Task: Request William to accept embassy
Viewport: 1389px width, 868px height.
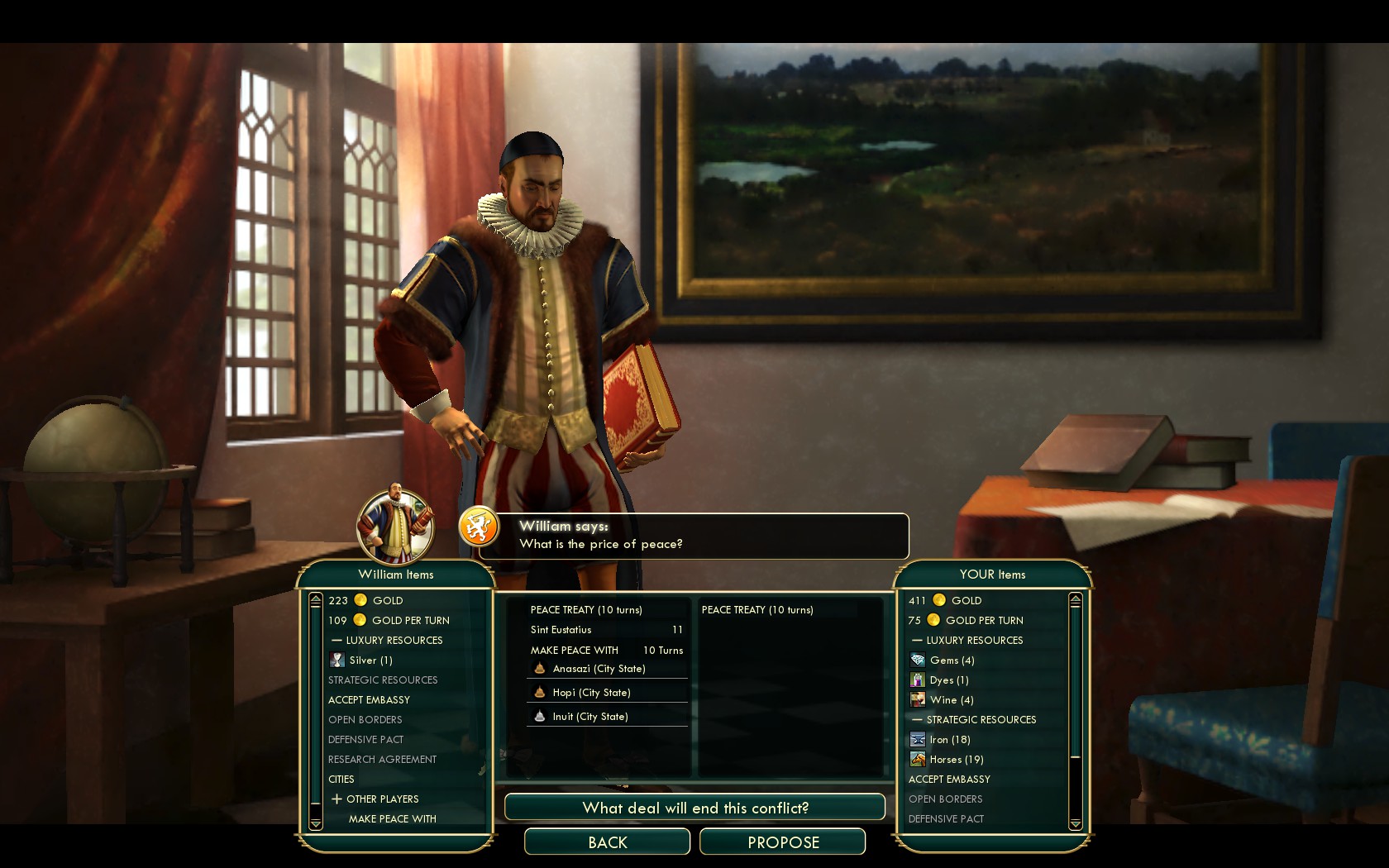Action: (x=369, y=700)
